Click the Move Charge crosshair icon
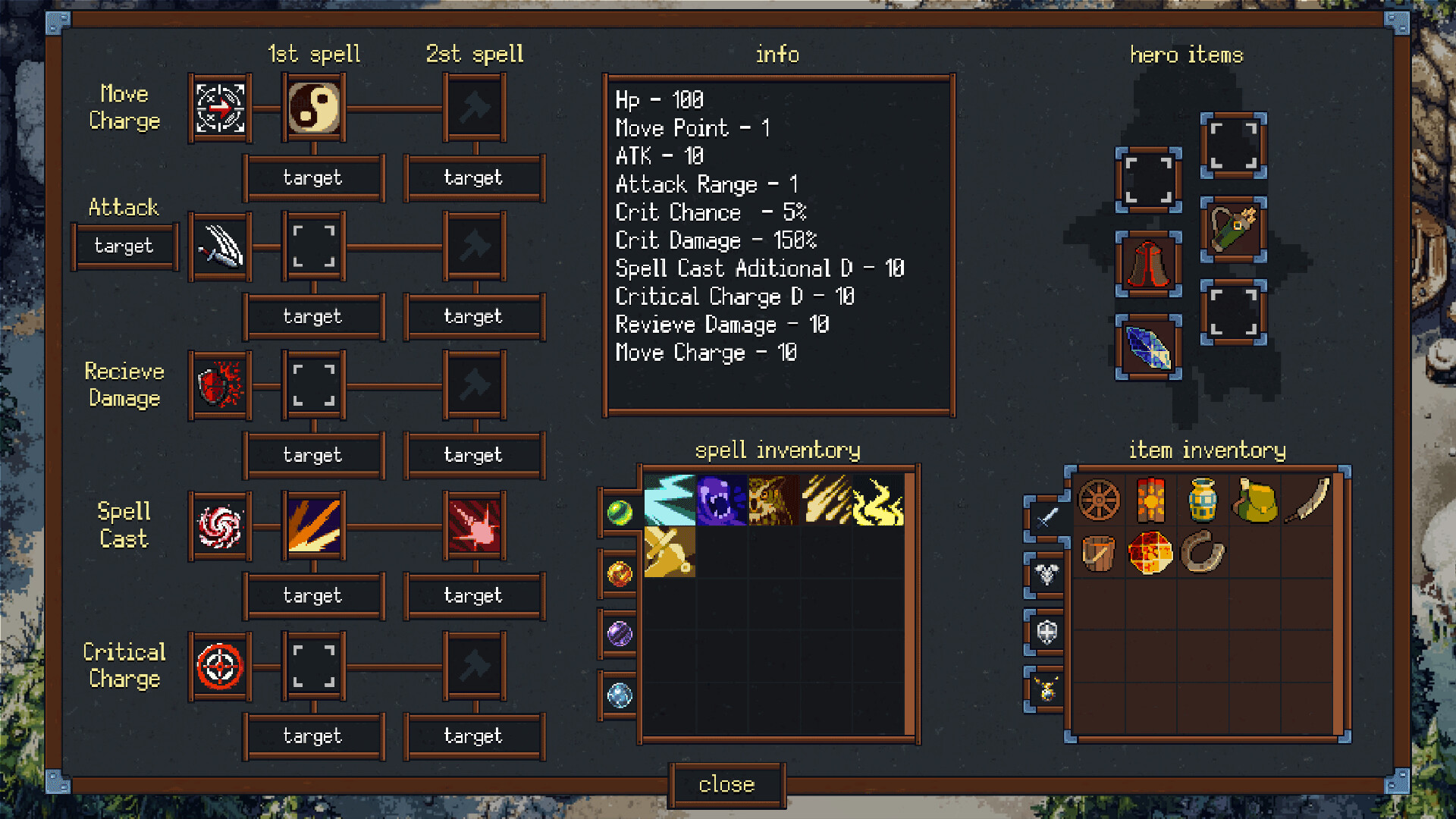1456x819 pixels. [x=219, y=109]
